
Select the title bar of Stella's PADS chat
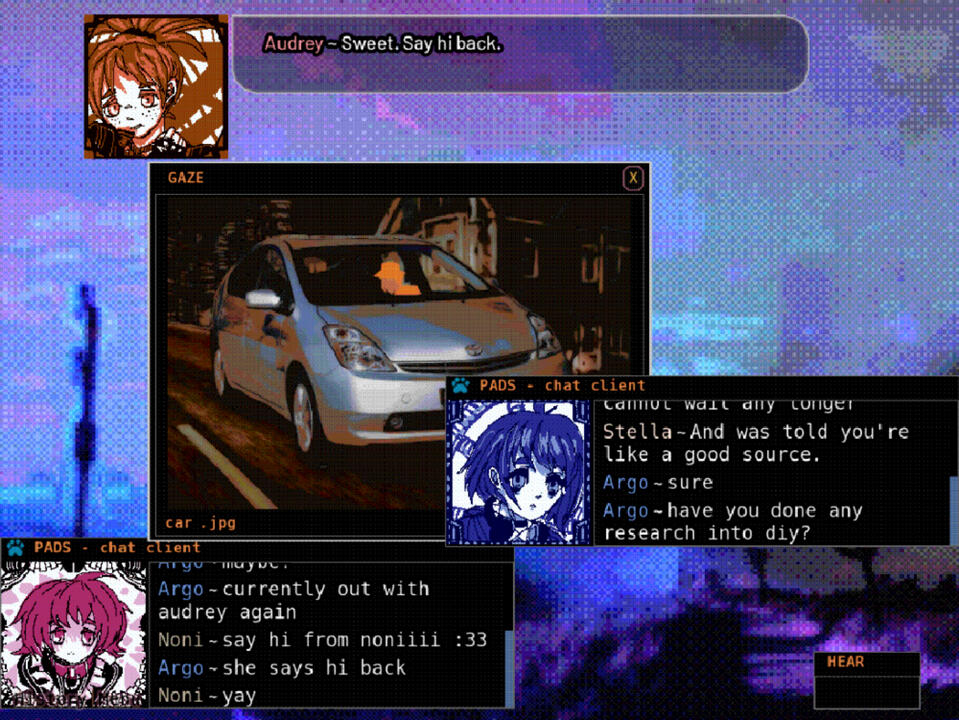[700, 386]
